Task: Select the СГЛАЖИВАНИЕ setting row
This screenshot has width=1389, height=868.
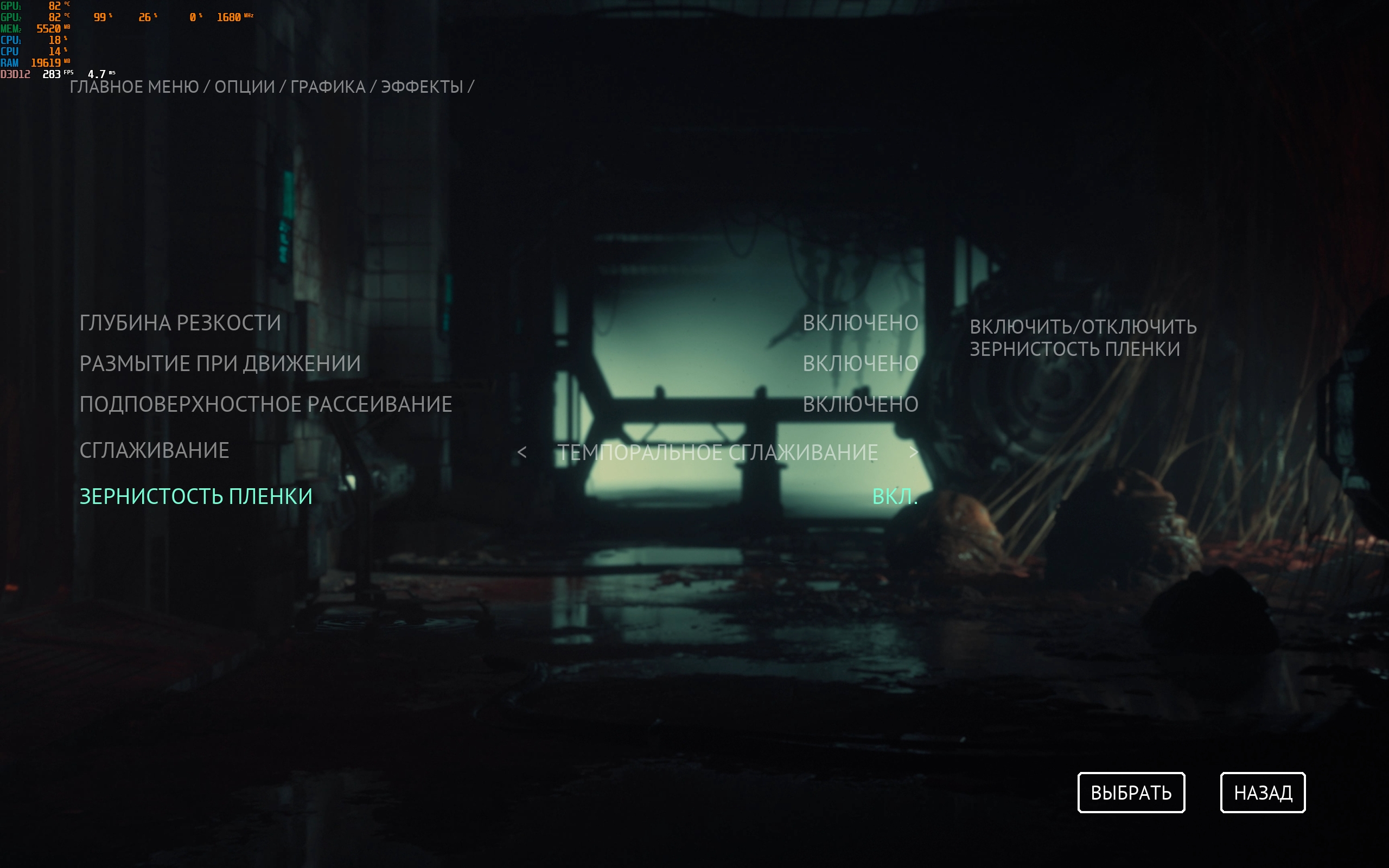Action: pos(155,451)
